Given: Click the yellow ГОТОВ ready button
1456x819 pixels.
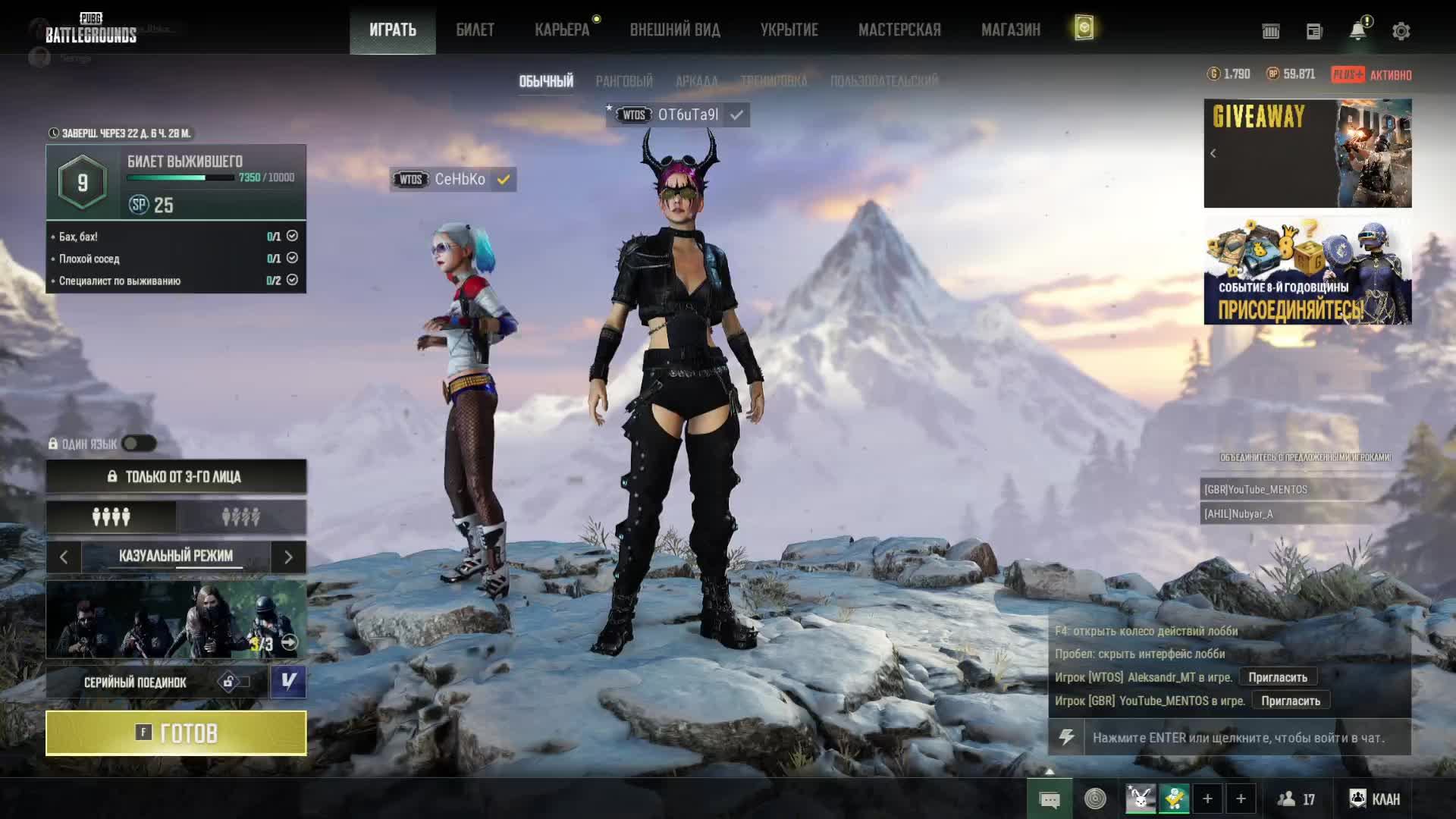Looking at the screenshot, I should (176, 733).
